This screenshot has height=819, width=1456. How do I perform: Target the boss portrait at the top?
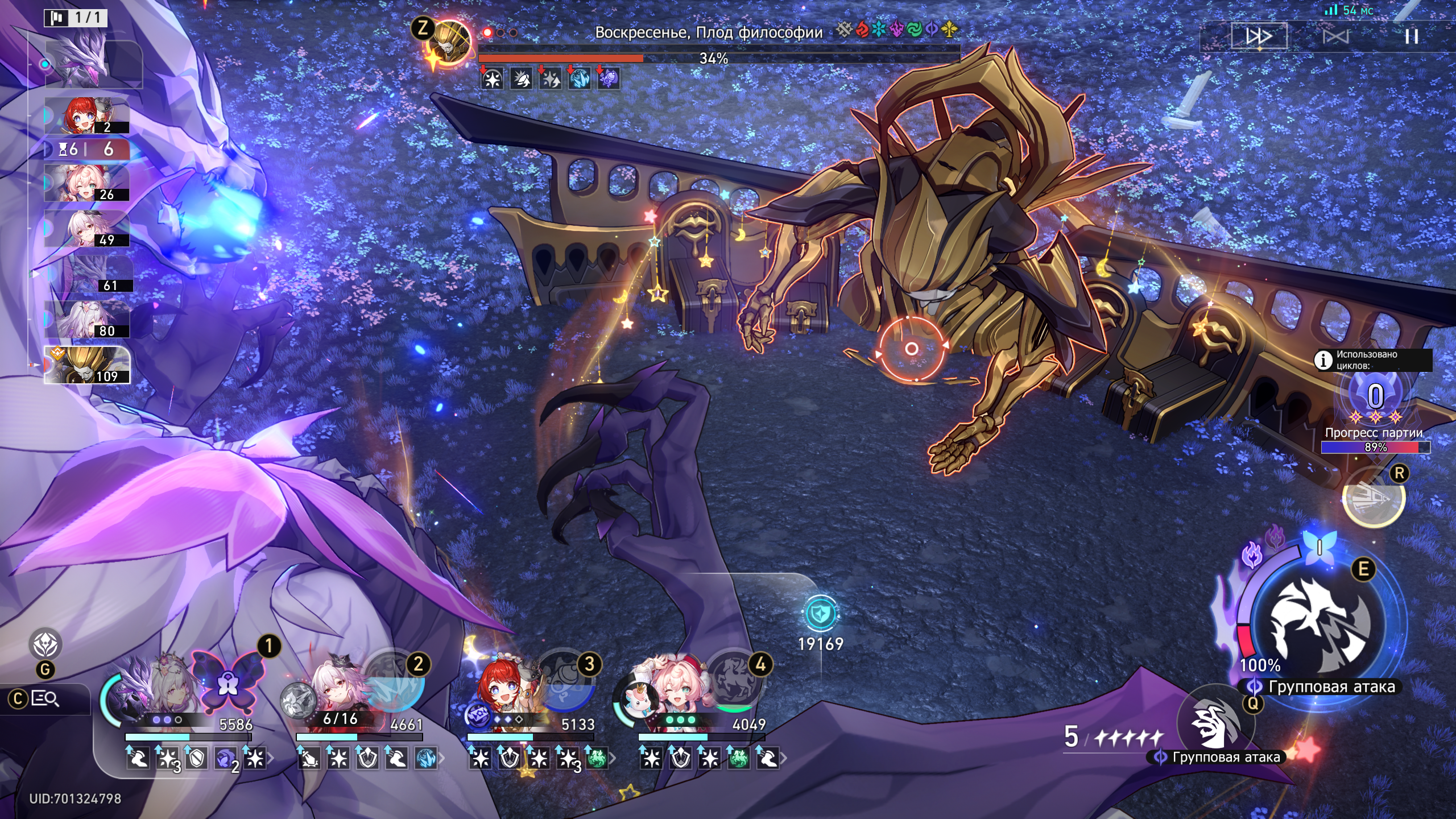click(x=450, y=43)
